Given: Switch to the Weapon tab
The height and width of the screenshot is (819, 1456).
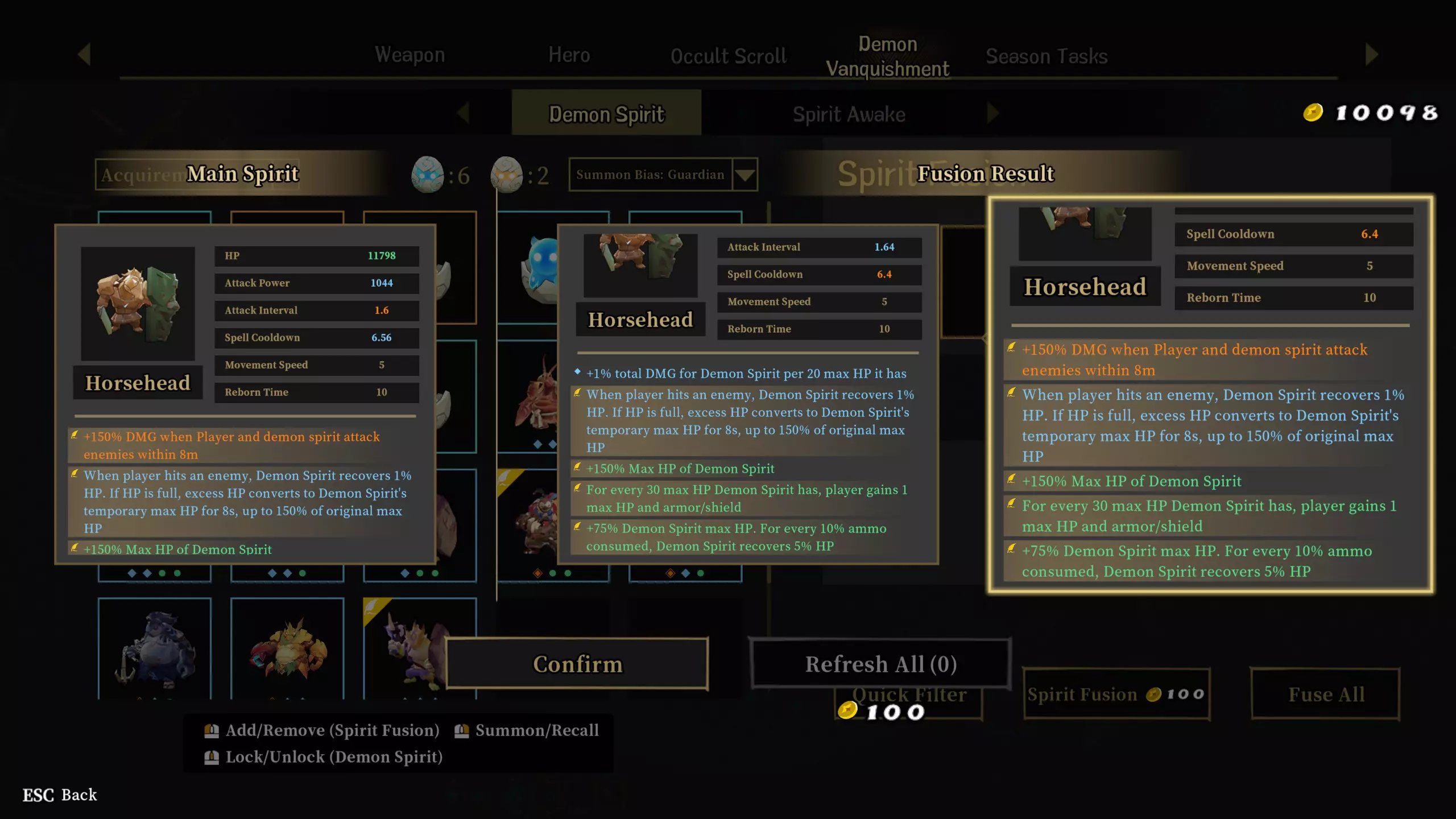Looking at the screenshot, I should pyautogui.click(x=409, y=55).
